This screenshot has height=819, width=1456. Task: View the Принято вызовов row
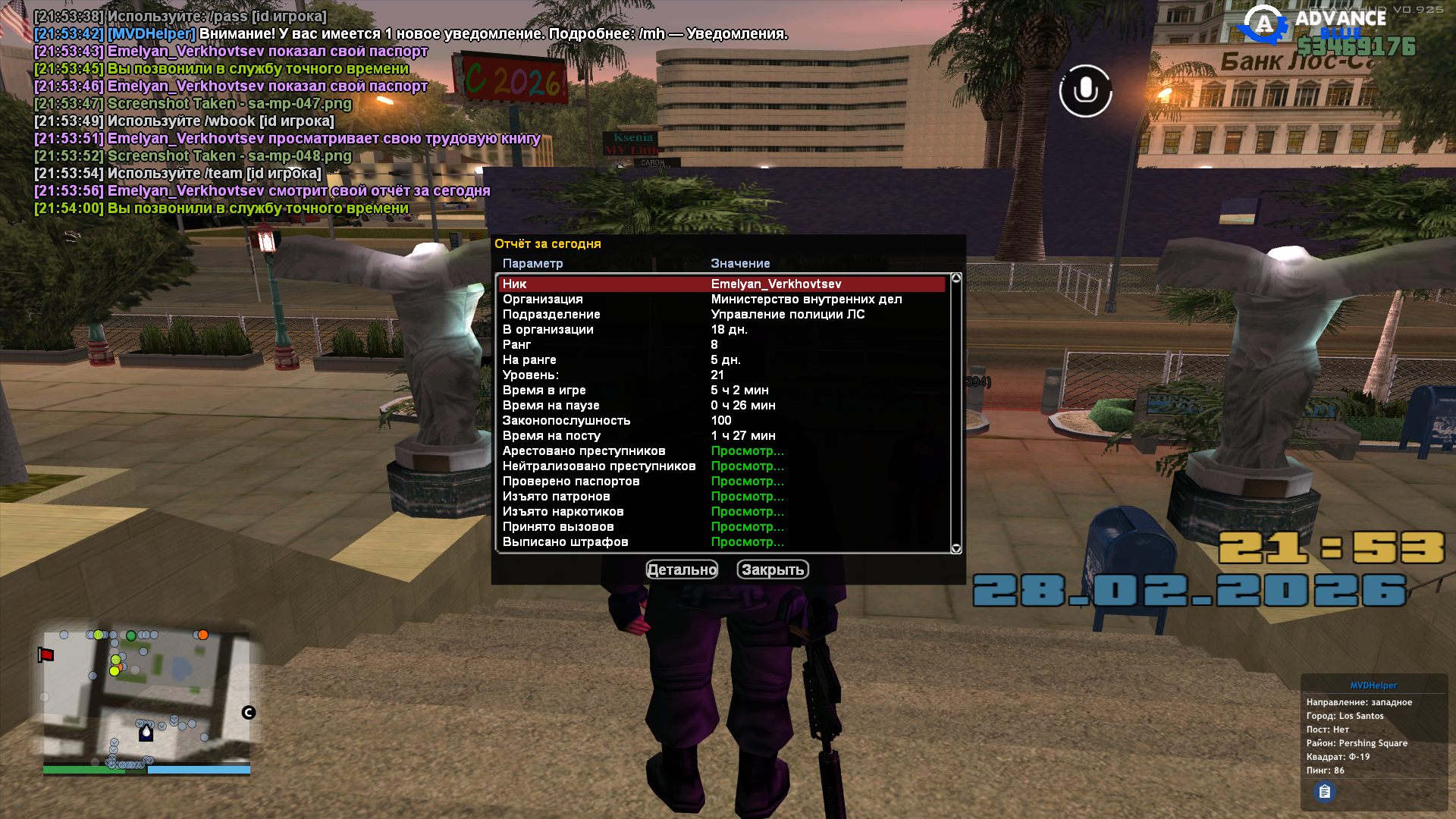pos(720,526)
